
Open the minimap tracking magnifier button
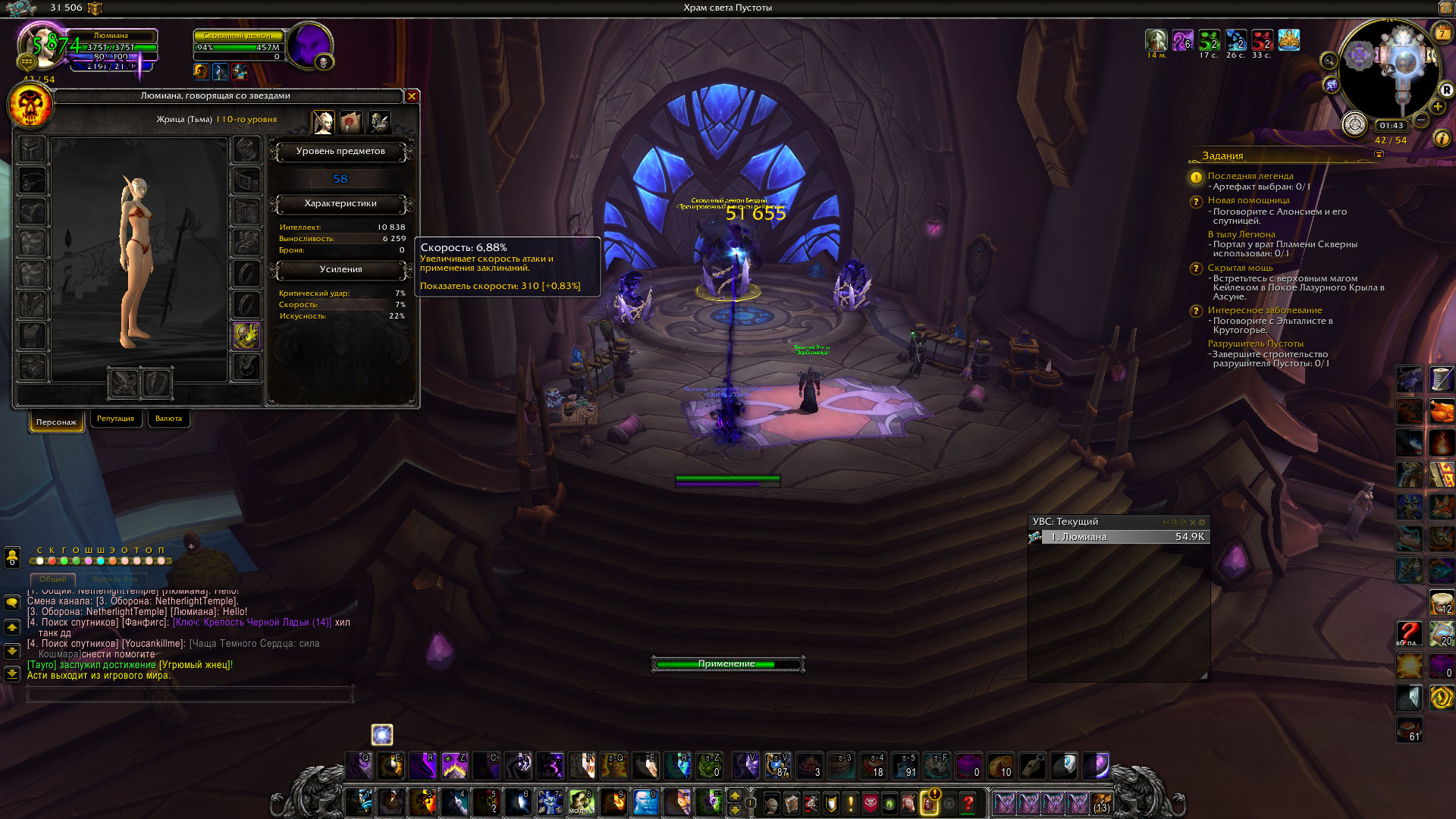tap(1329, 61)
